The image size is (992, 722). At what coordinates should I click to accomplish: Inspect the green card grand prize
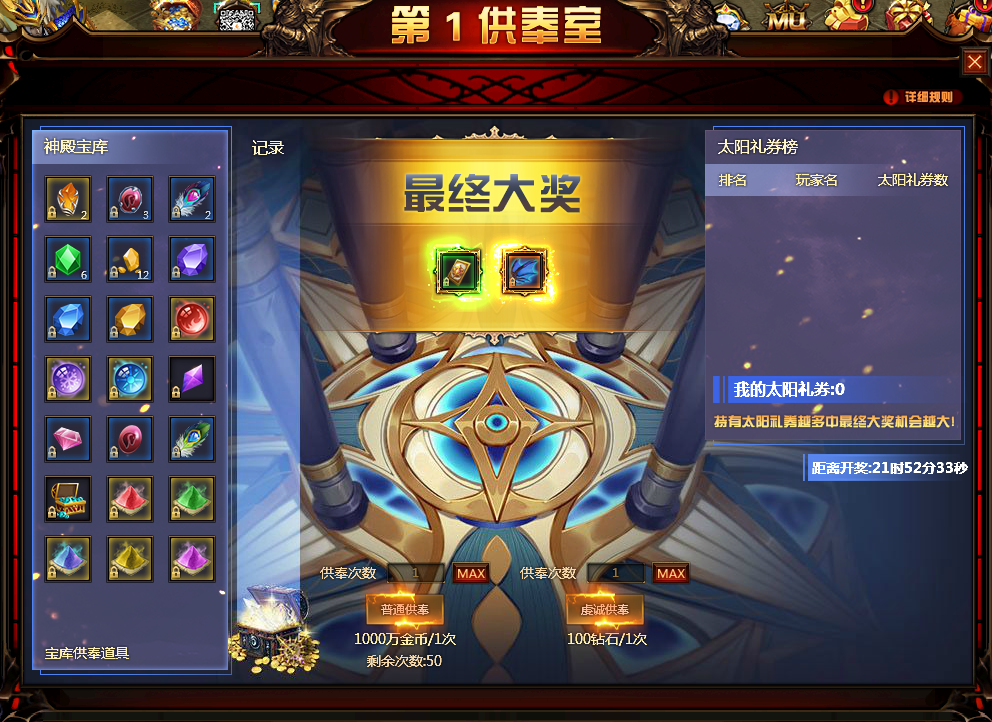pyautogui.click(x=460, y=270)
